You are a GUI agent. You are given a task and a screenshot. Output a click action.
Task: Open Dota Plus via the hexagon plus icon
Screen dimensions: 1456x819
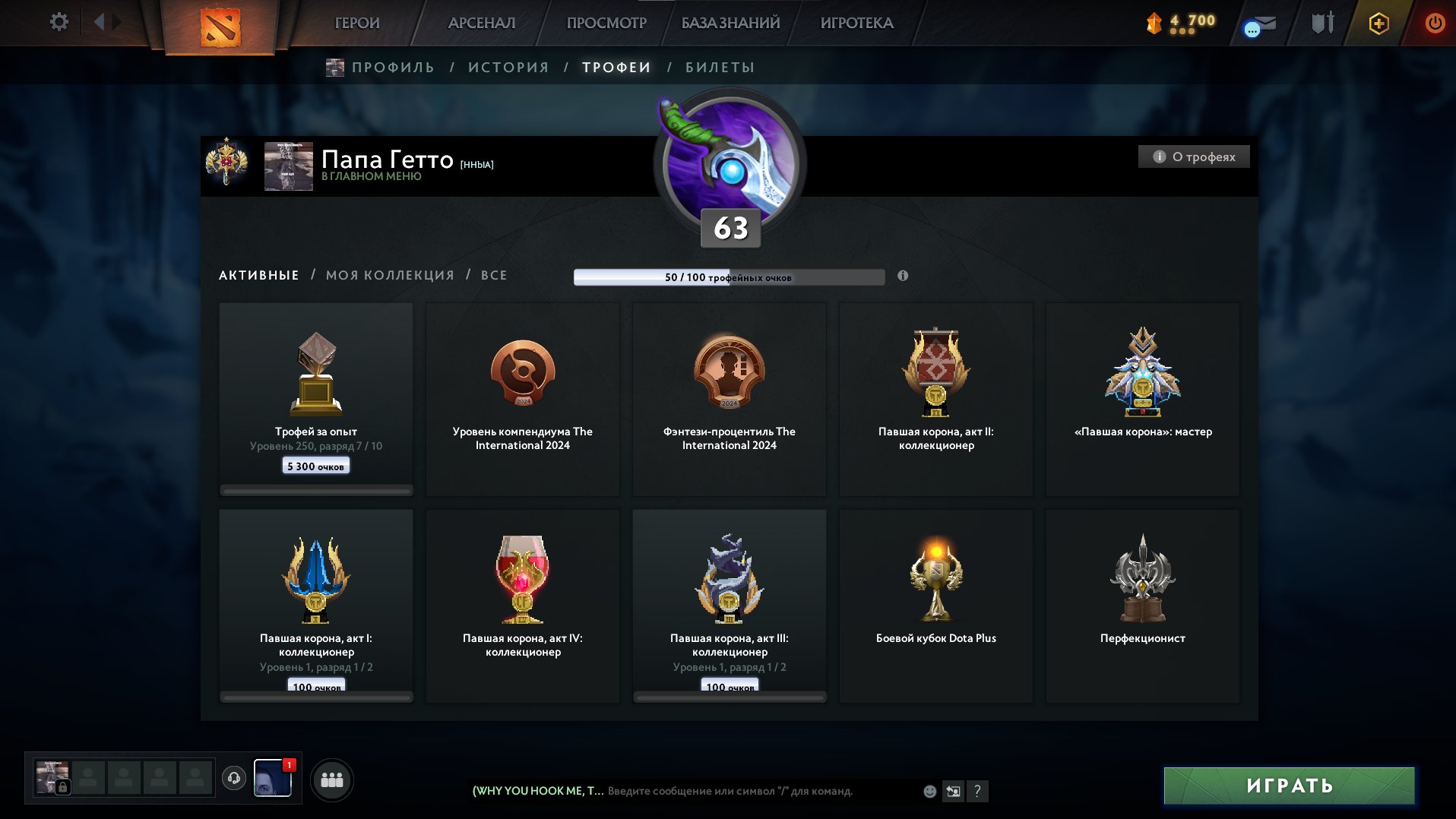[x=1378, y=23]
